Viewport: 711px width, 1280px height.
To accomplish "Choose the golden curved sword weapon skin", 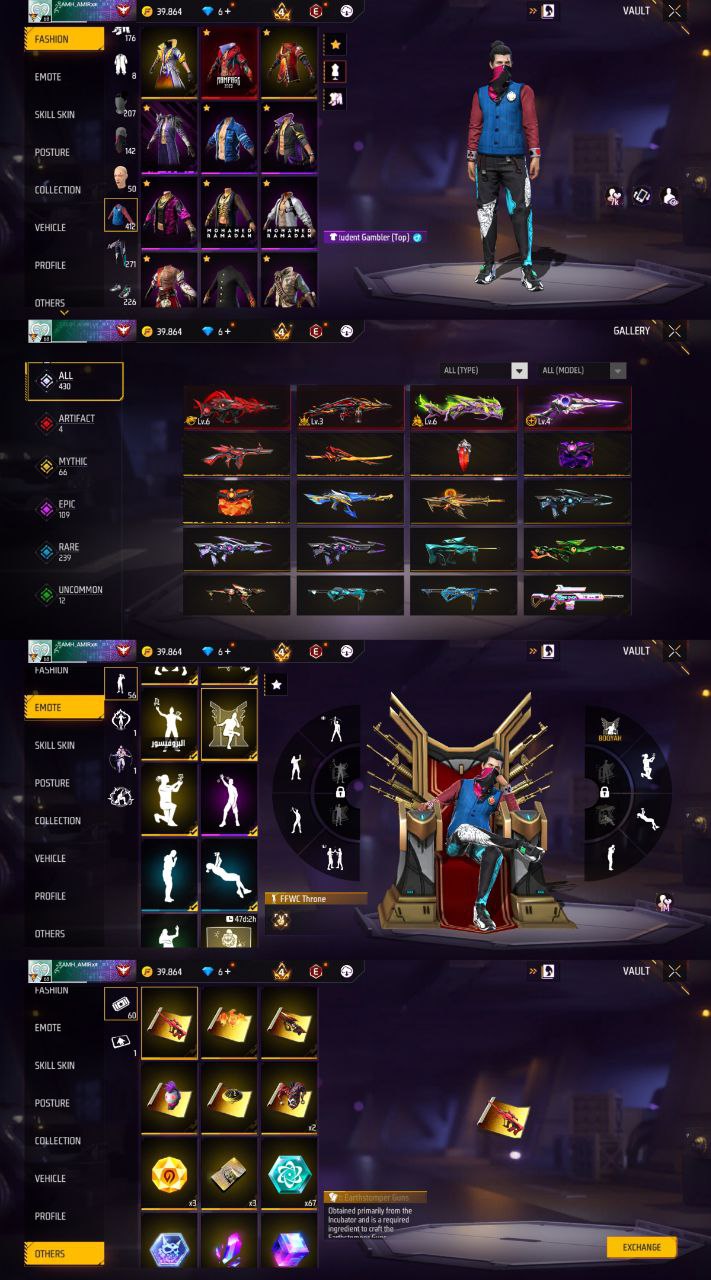I will tap(350, 454).
